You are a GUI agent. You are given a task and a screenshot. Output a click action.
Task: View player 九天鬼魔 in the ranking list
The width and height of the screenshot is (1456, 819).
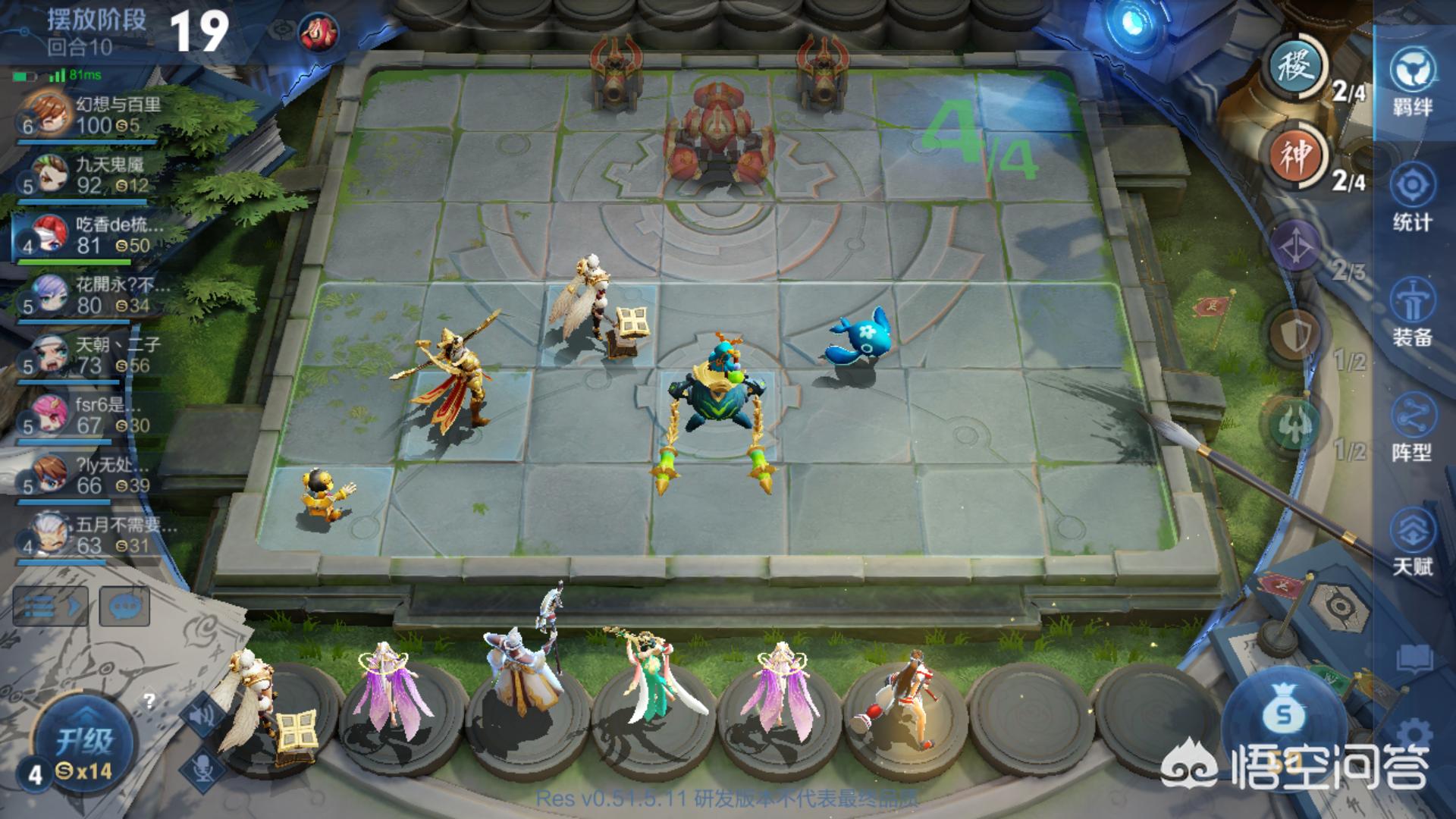91,175
